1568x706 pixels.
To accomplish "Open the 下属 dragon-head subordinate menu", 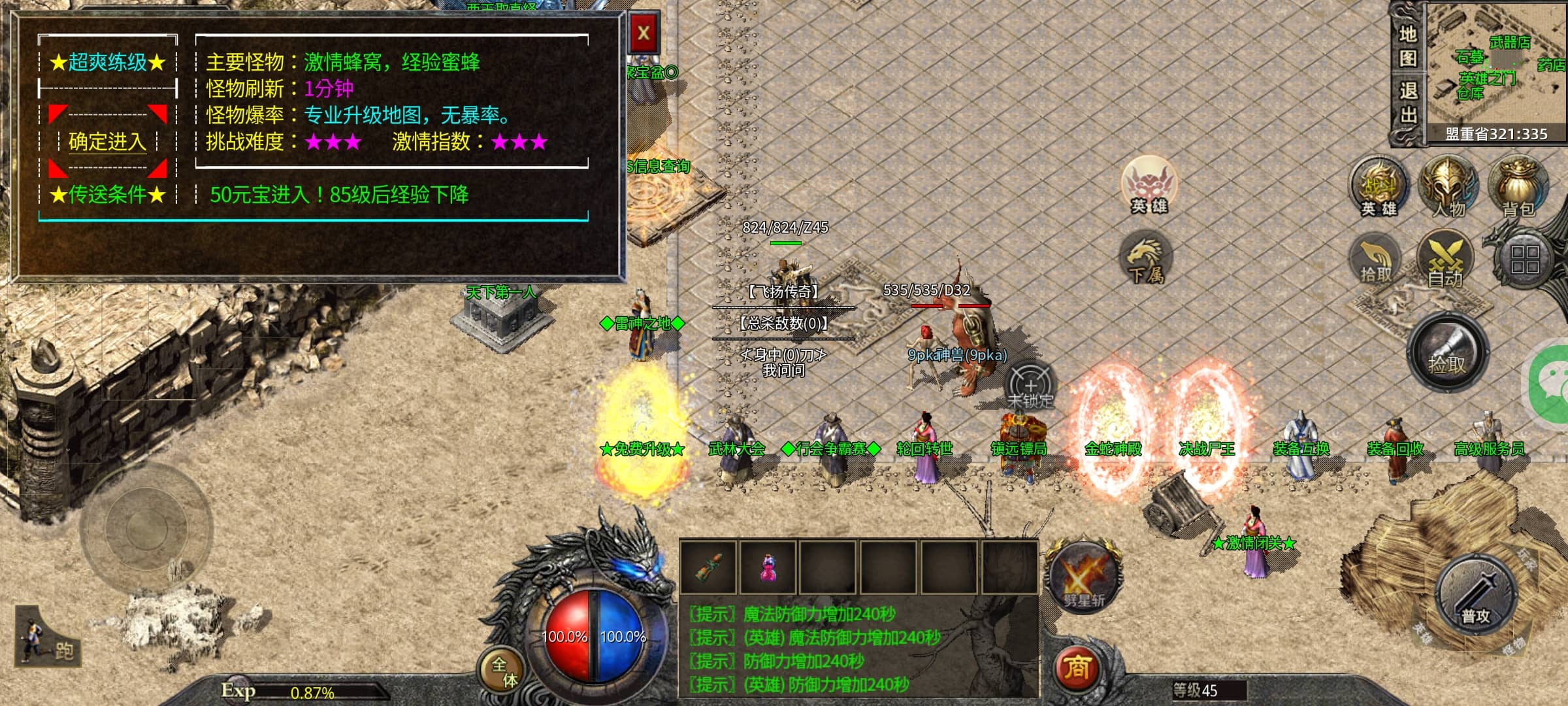I will [x=1146, y=258].
